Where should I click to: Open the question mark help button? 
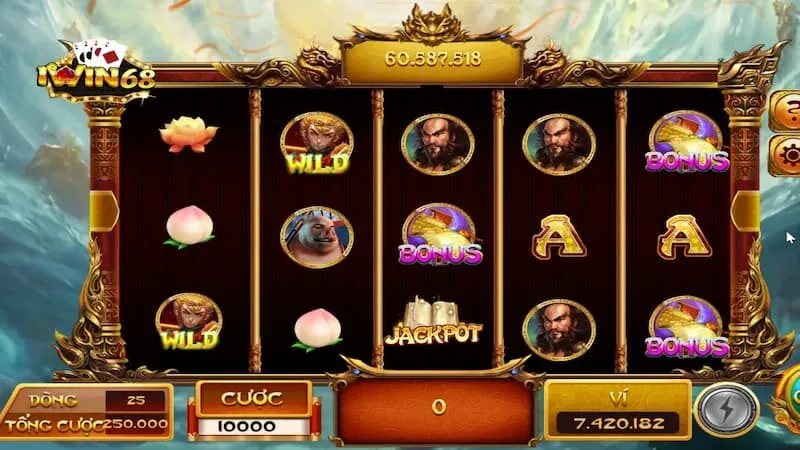[x=787, y=107]
